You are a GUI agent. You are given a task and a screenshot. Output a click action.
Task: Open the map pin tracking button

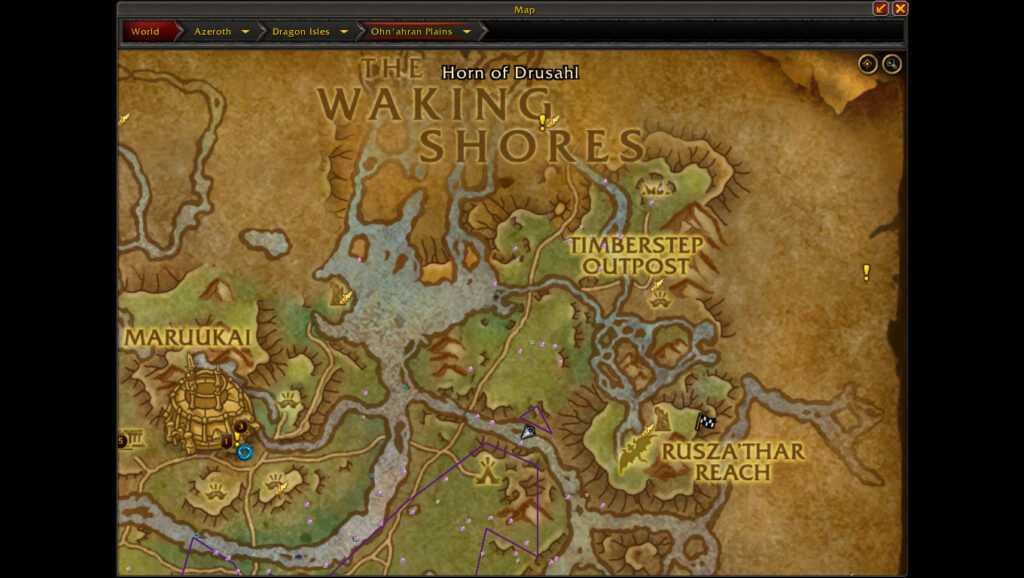[867, 64]
